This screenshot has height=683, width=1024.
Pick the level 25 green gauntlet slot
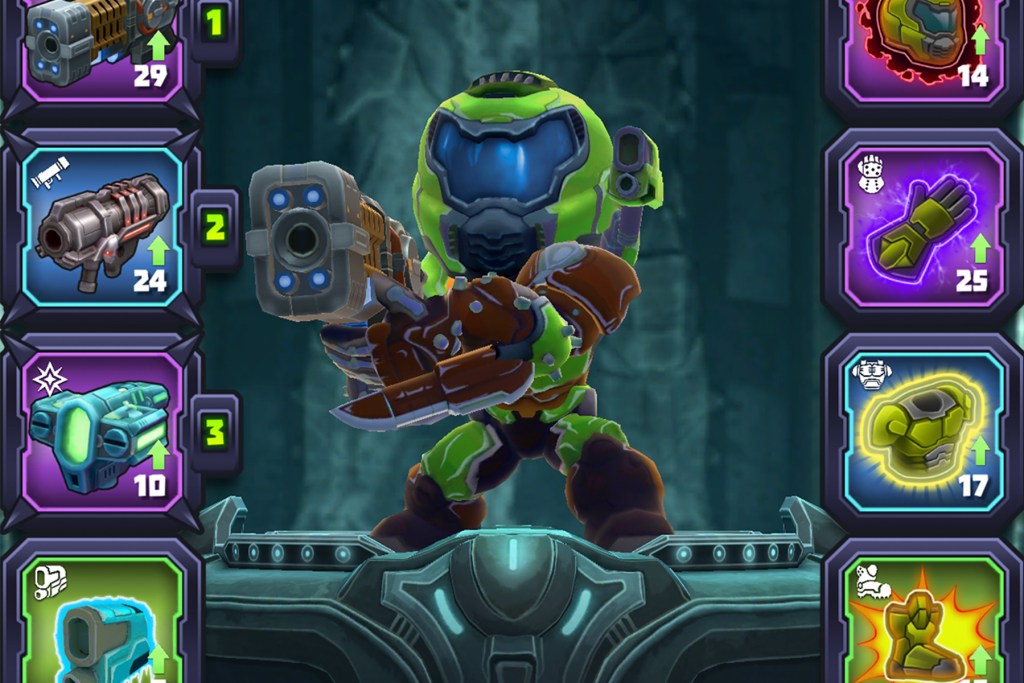[x=923, y=227]
